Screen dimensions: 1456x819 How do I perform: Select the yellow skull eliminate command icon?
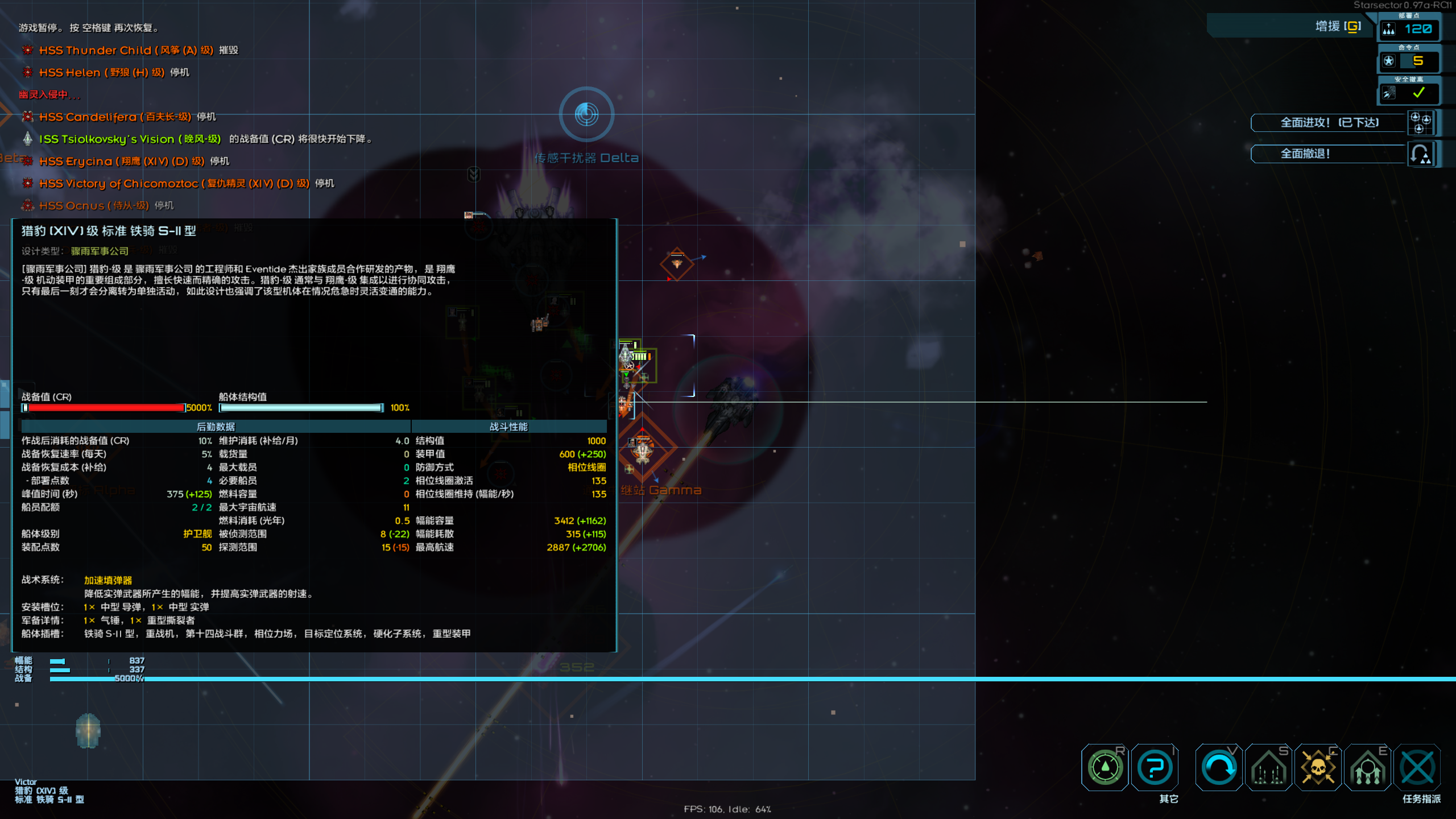pyautogui.click(x=1318, y=768)
